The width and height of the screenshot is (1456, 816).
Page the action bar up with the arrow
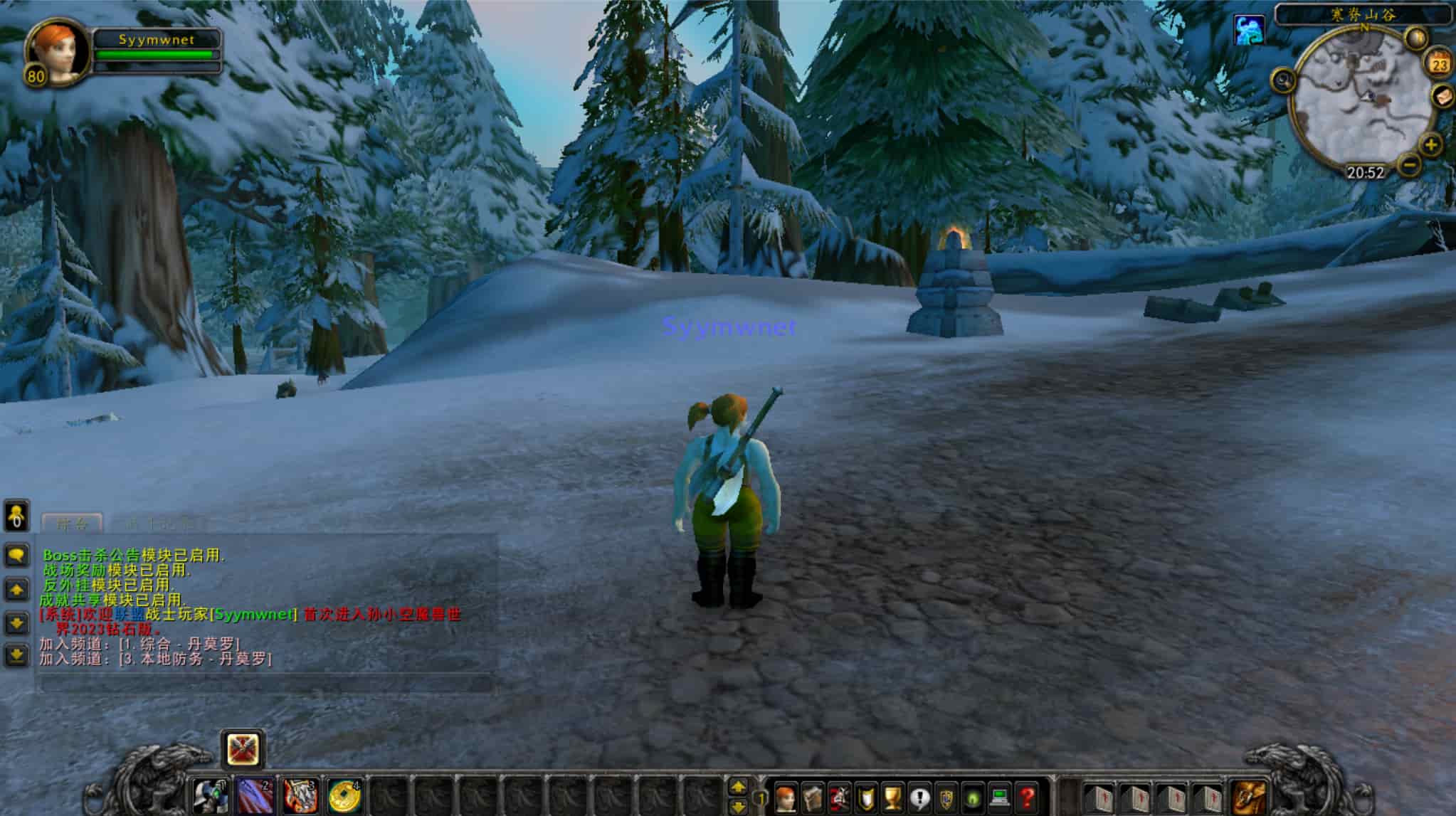click(x=739, y=787)
